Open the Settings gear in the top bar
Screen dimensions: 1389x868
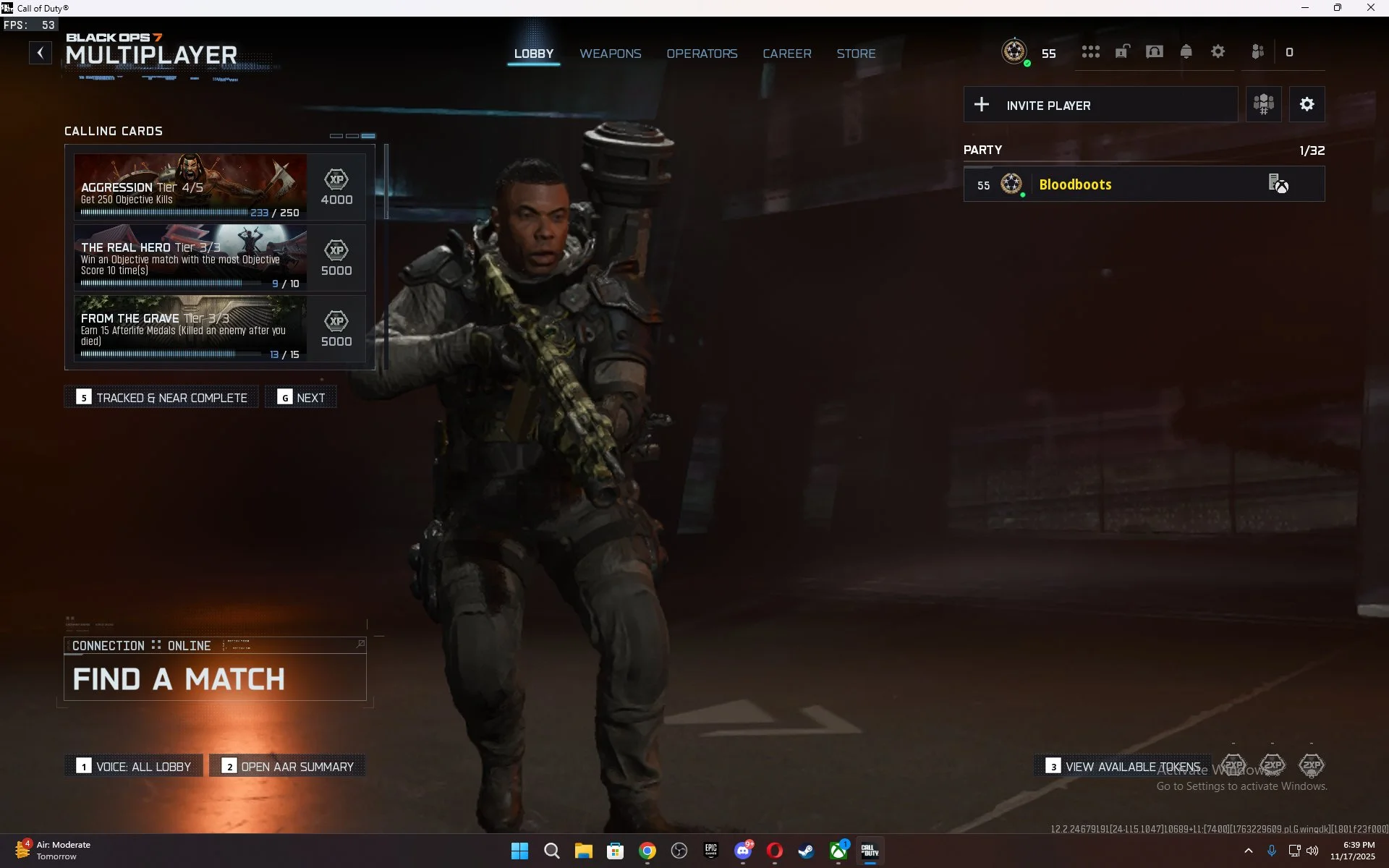point(1218,51)
